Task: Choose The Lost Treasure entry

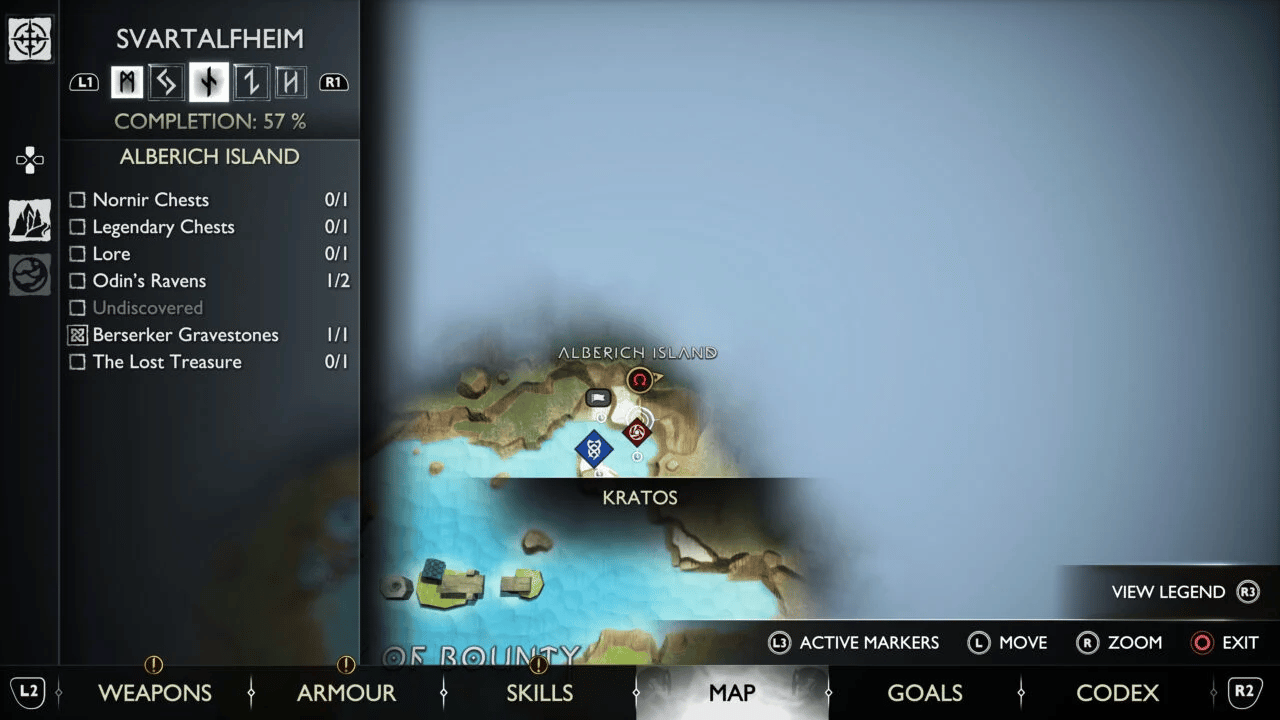Action: click(x=78, y=362)
